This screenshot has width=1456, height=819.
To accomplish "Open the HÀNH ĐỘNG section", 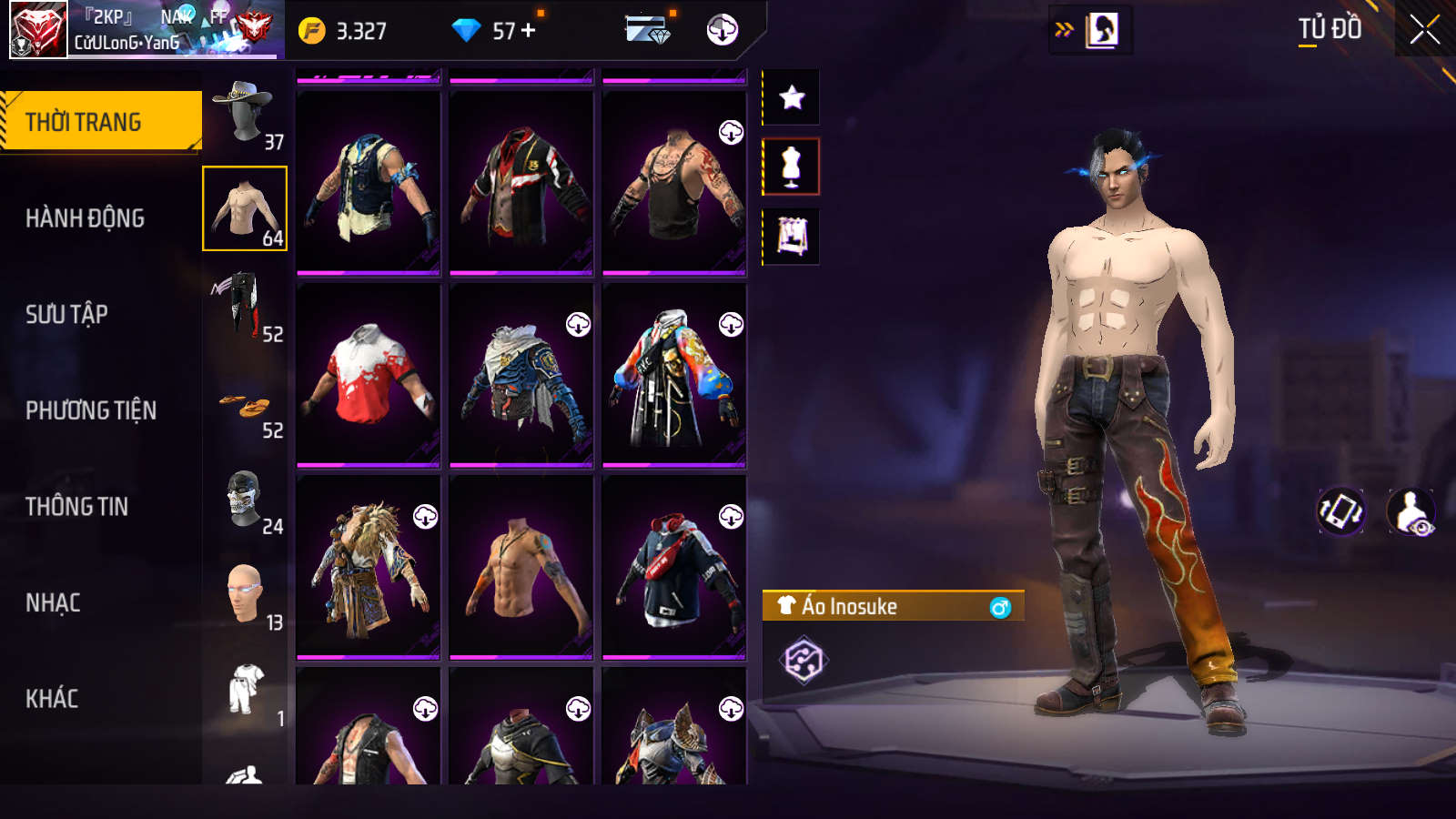I will click(86, 218).
